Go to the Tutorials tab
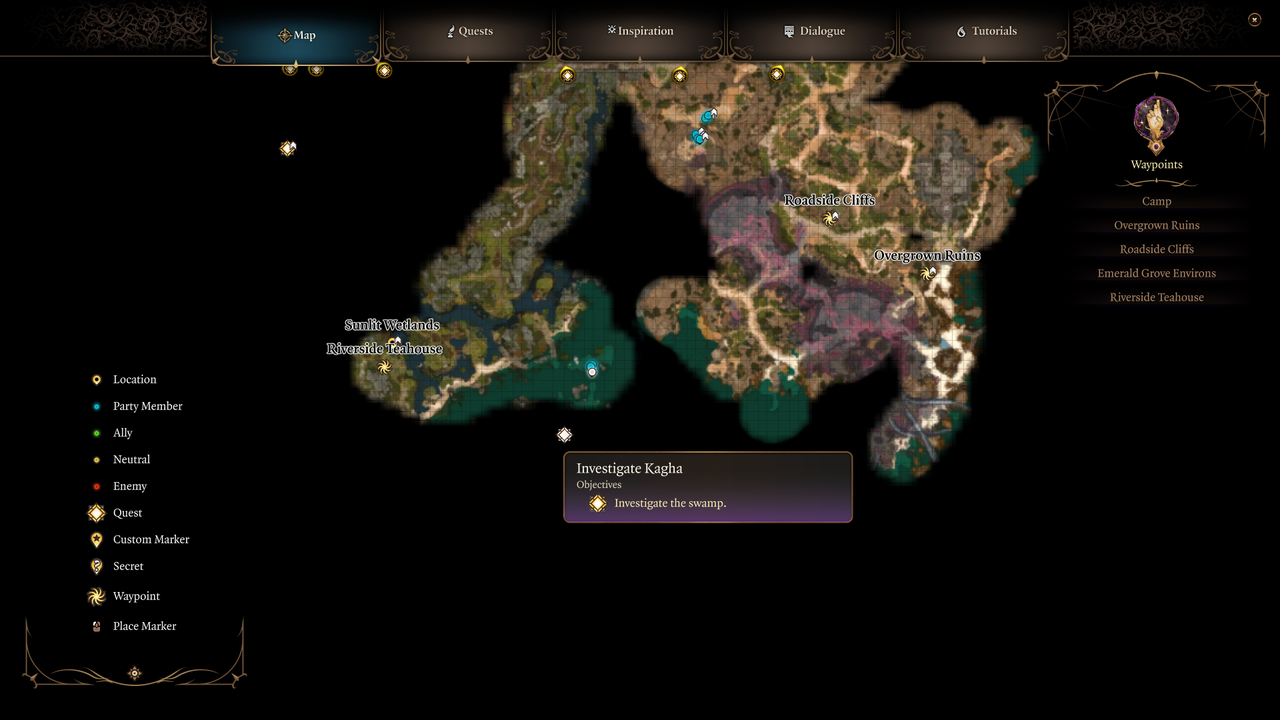 click(986, 32)
